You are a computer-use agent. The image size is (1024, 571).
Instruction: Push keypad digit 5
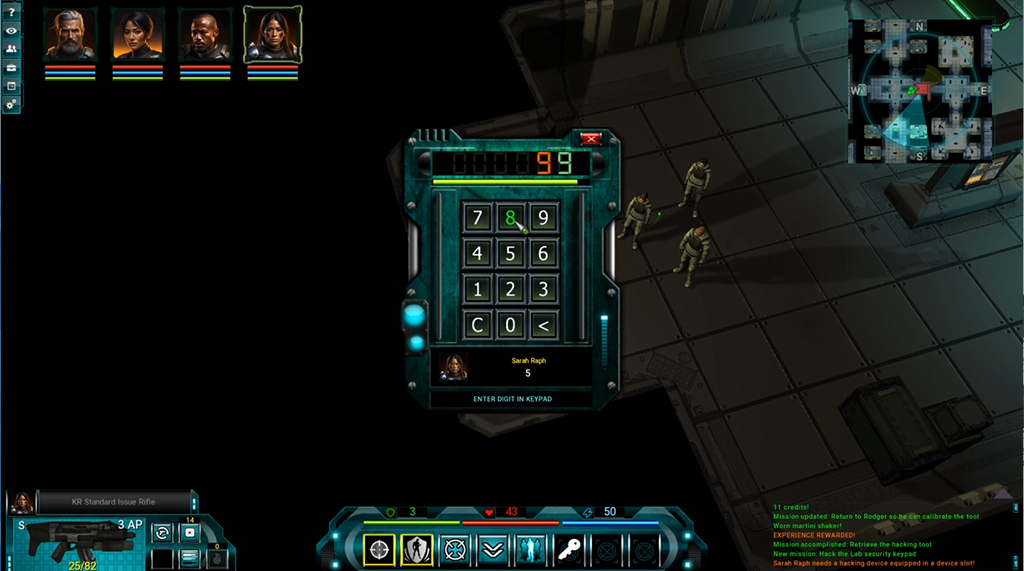pyautogui.click(x=510, y=254)
